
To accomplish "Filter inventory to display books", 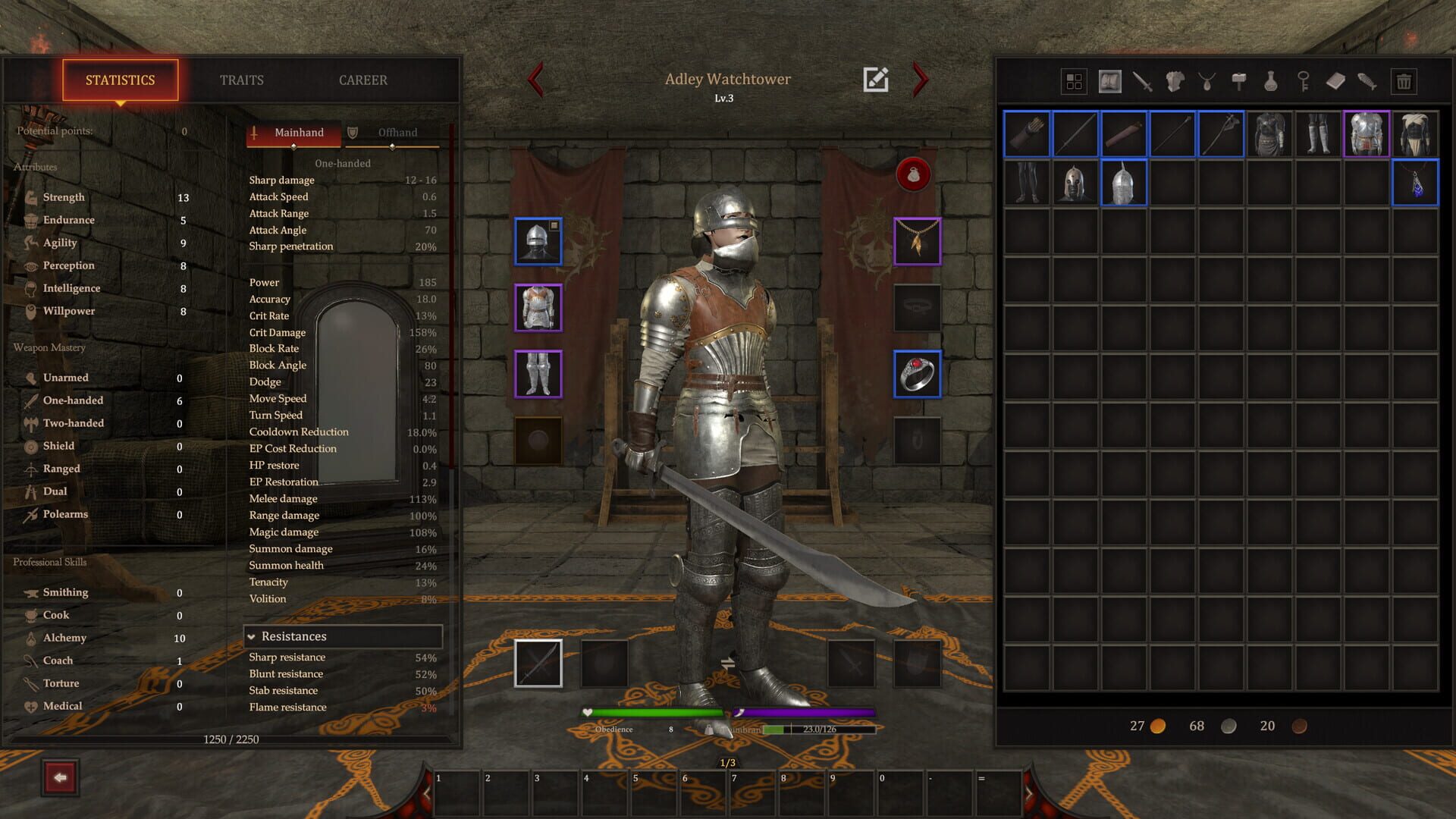I will point(1335,81).
